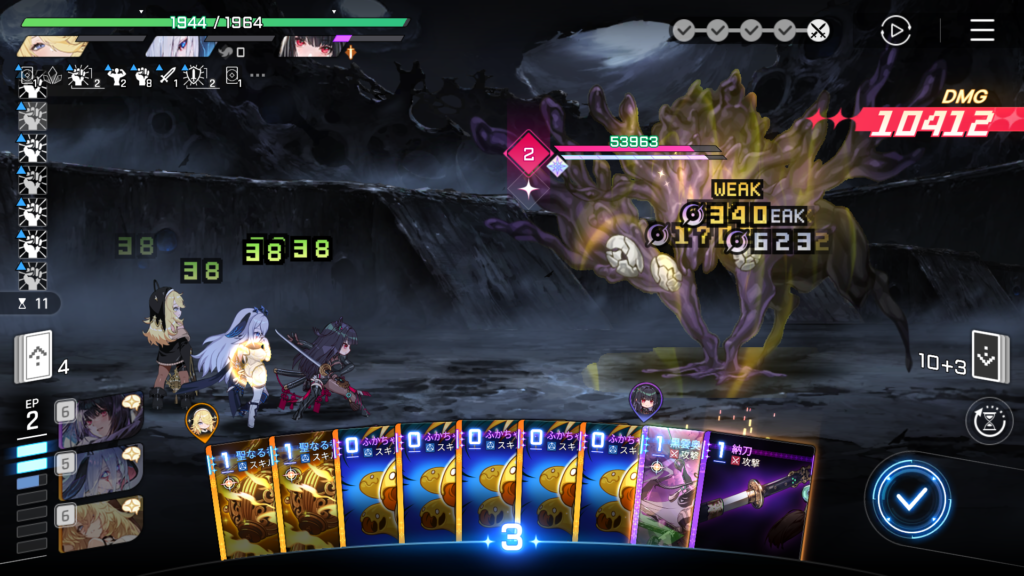The height and width of the screenshot is (576, 1024).
Task: Inspect the enemy's pink action counter diamond
Action: pos(528,154)
